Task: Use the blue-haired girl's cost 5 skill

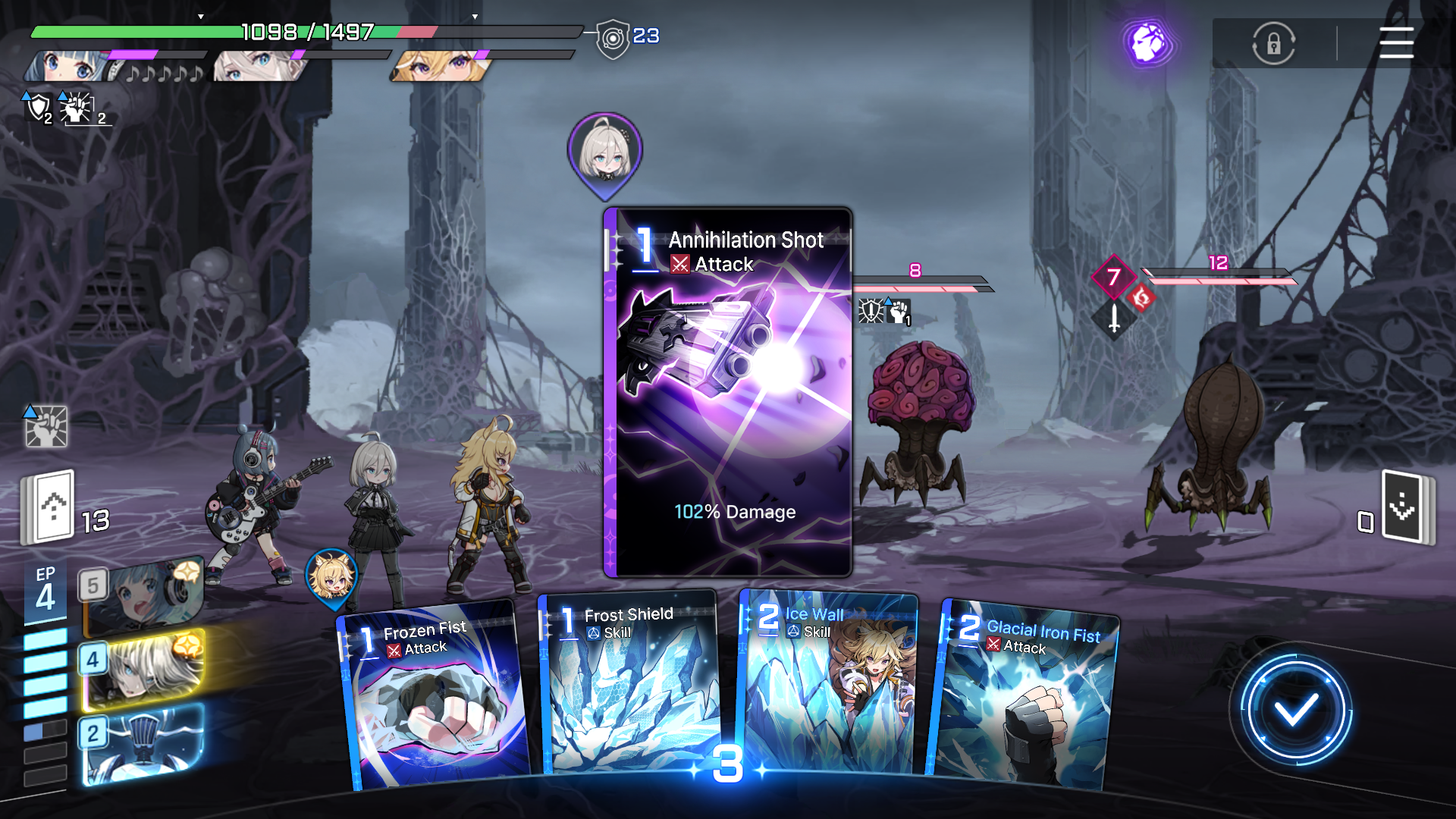Action: (143, 596)
